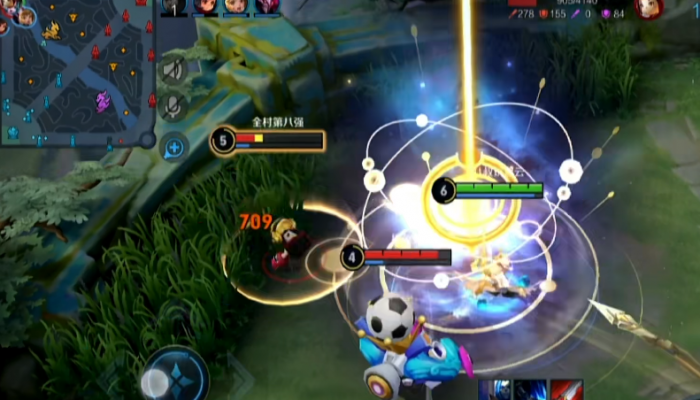The width and height of the screenshot is (700, 400).
Task: Toggle the muted speaker voice button
Action: (x=174, y=69)
